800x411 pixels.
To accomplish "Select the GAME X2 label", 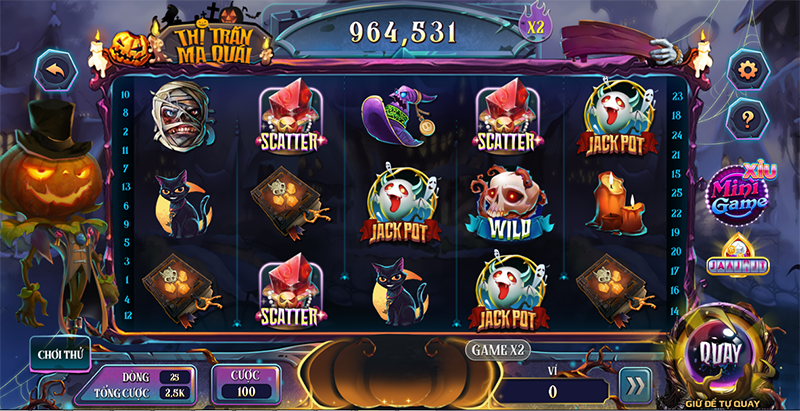I will [497, 349].
